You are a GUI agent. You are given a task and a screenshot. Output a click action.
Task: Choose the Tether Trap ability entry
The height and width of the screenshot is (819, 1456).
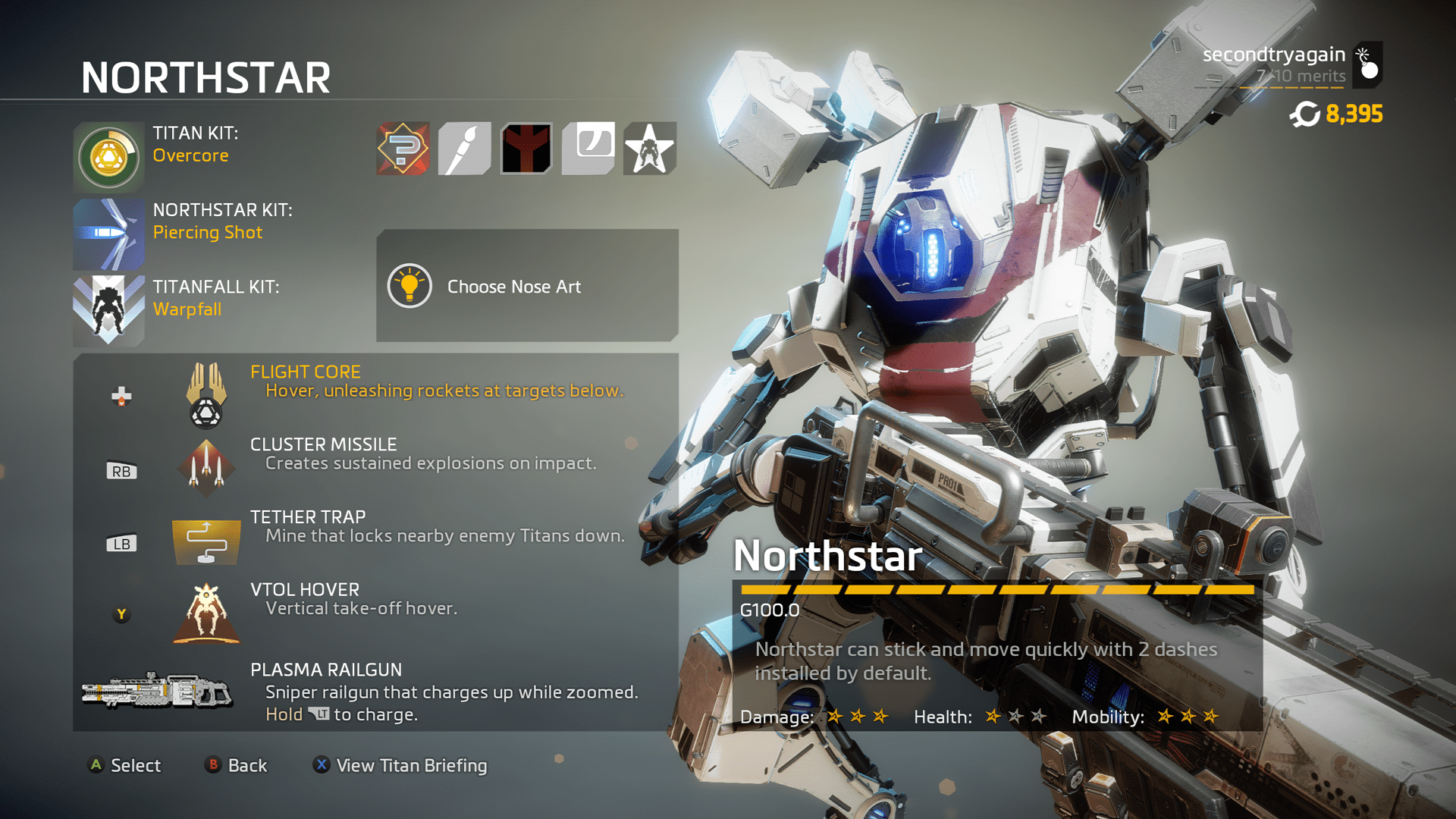pos(375,536)
